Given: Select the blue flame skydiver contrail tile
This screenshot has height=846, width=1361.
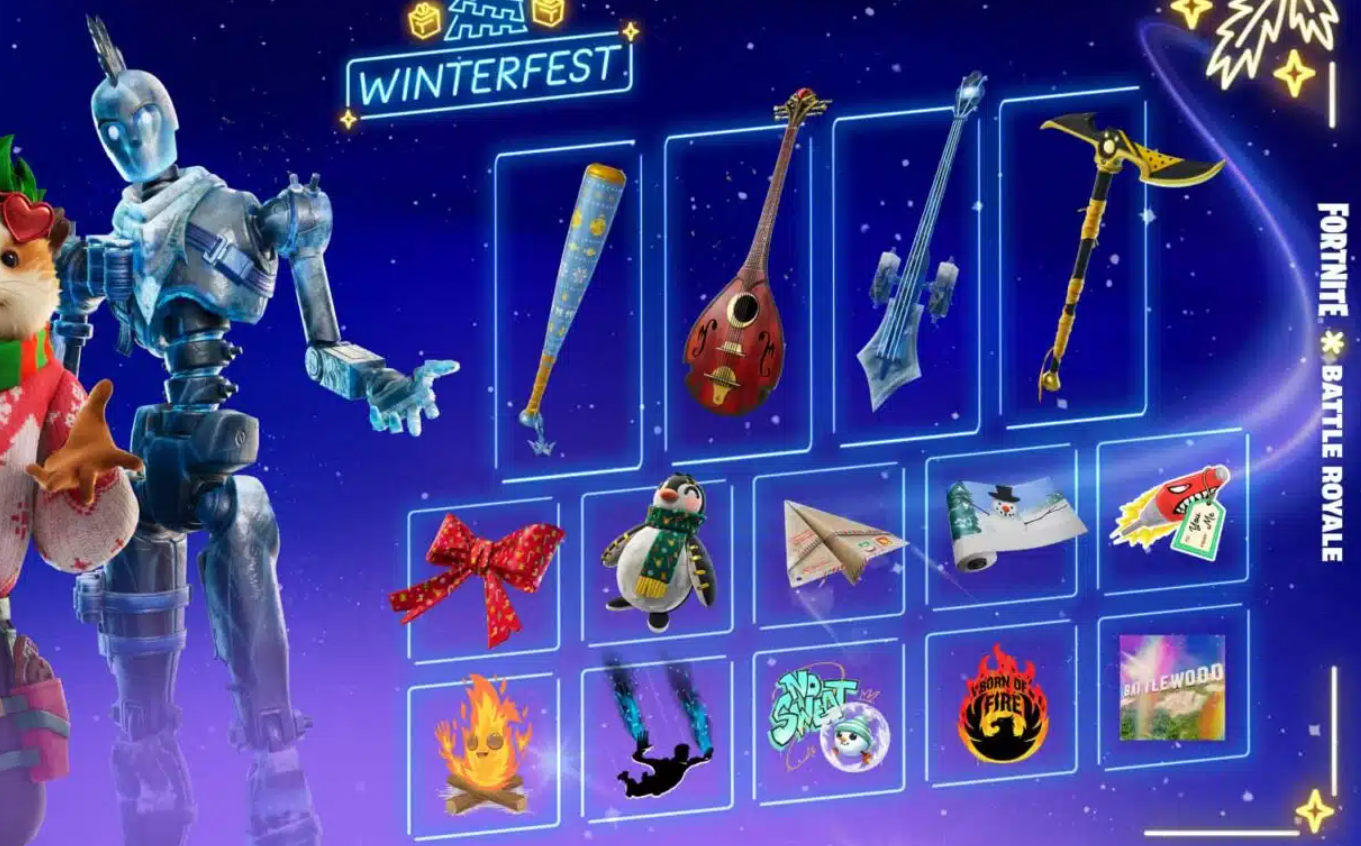Looking at the screenshot, I should [x=657, y=732].
